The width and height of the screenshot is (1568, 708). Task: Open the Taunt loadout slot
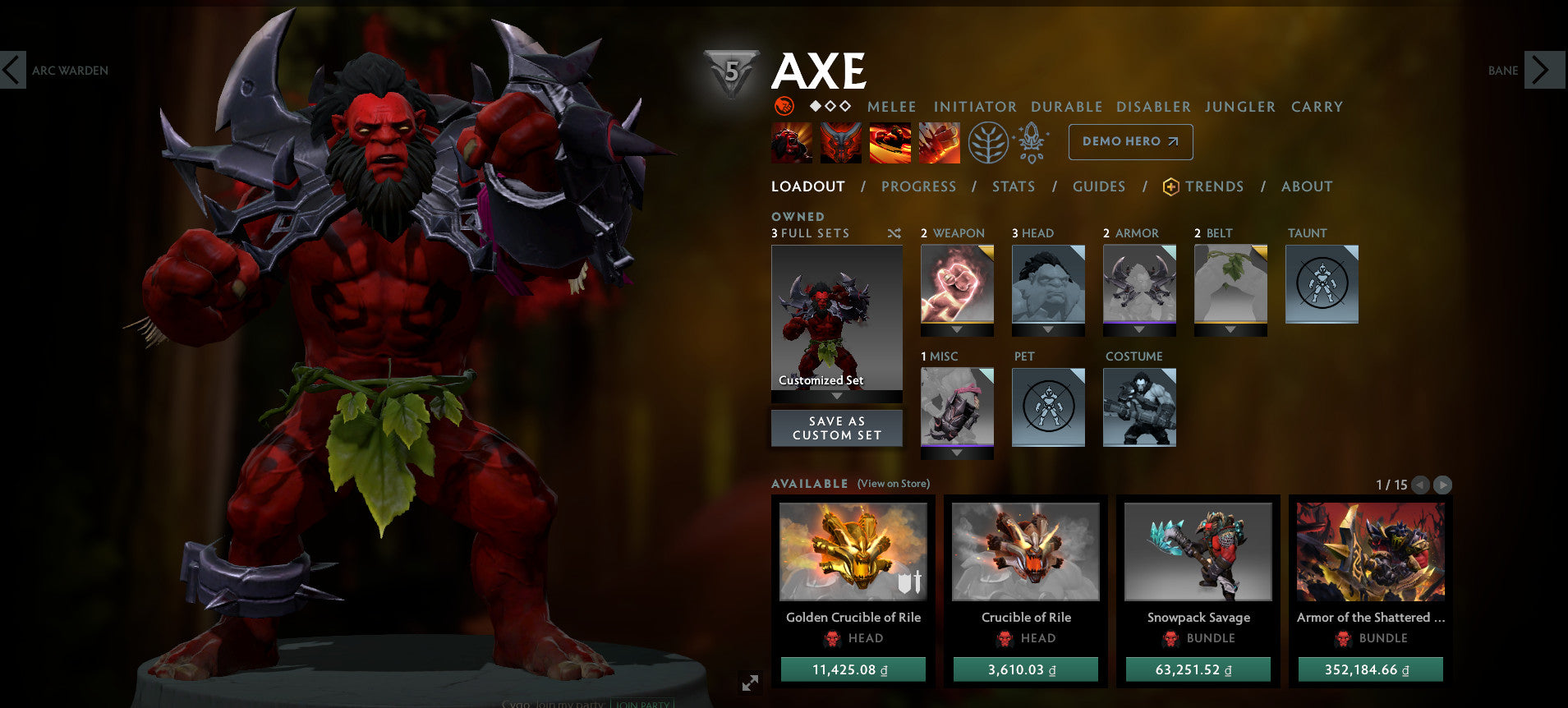[x=1321, y=283]
